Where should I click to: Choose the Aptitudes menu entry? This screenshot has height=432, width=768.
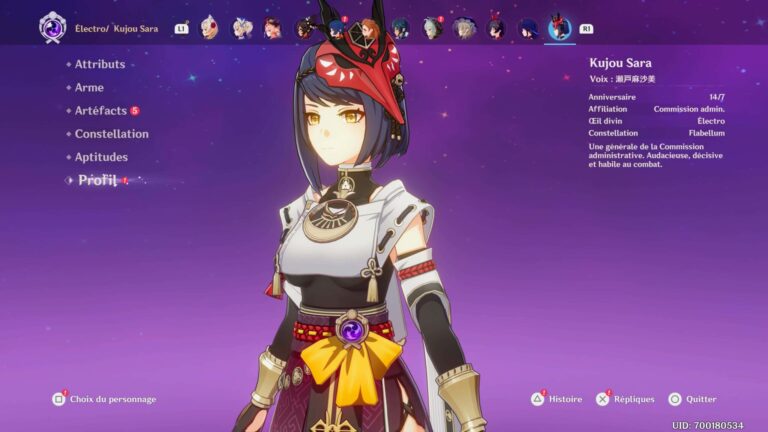point(101,157)
